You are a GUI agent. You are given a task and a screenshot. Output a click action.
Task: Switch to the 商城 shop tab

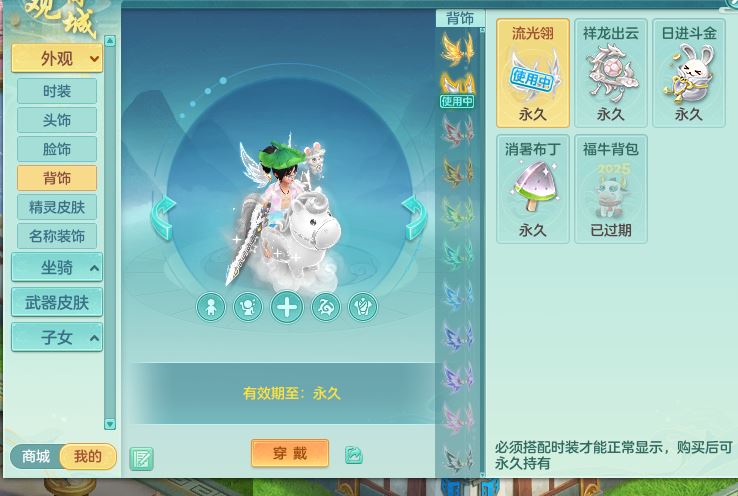coord(36,457)
